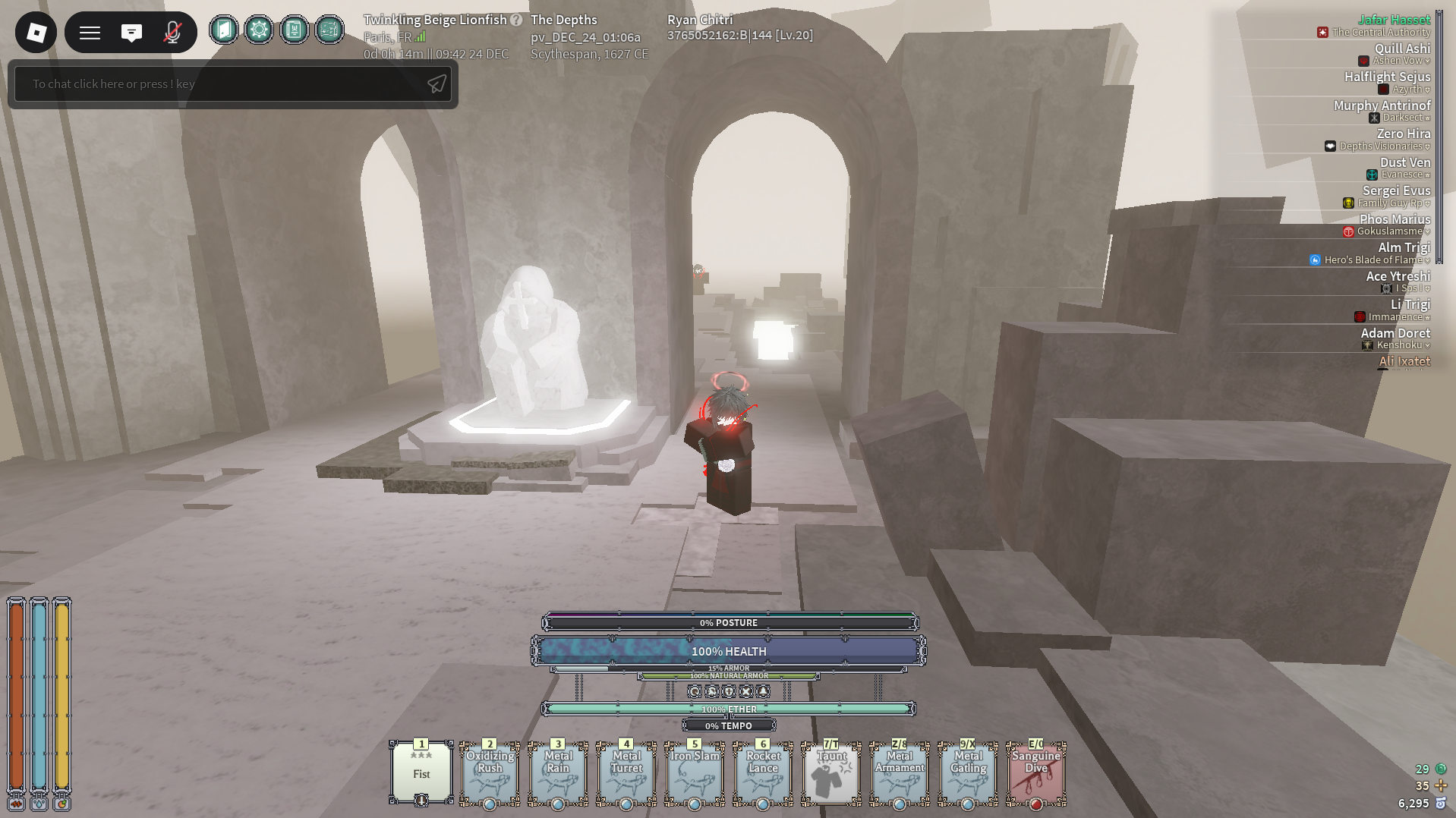Click Zero Hira in the player list

pyautogui.click(x=1403, y=134)
